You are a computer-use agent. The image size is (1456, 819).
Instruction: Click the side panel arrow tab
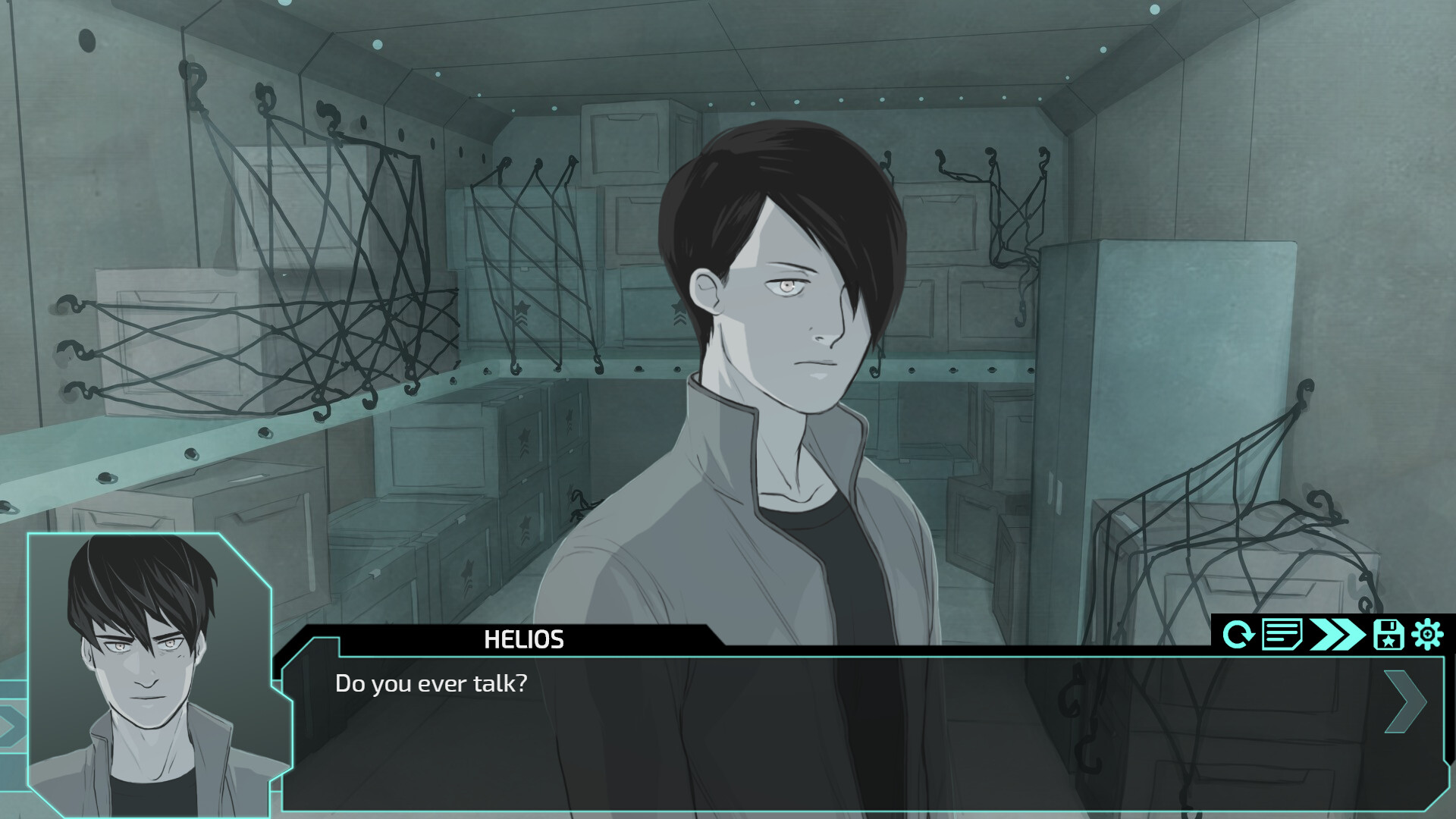[x=11, y=726]
